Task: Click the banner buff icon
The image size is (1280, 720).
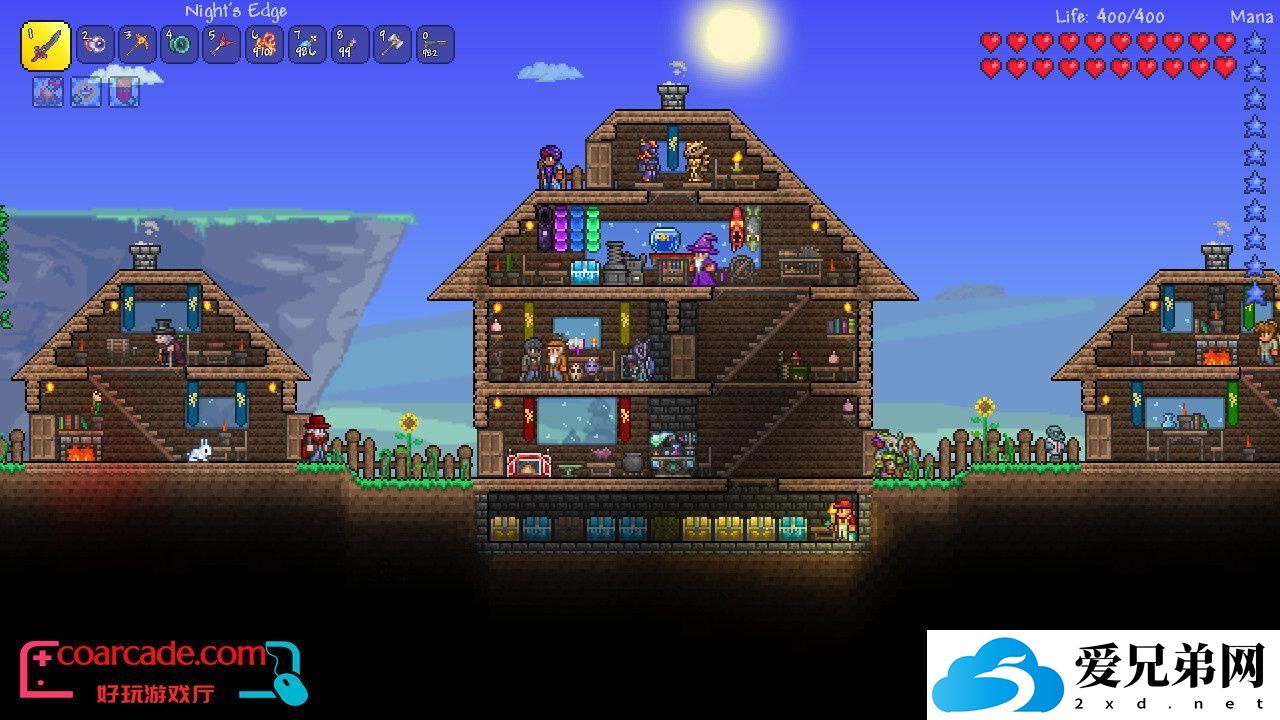Action: 123,92
